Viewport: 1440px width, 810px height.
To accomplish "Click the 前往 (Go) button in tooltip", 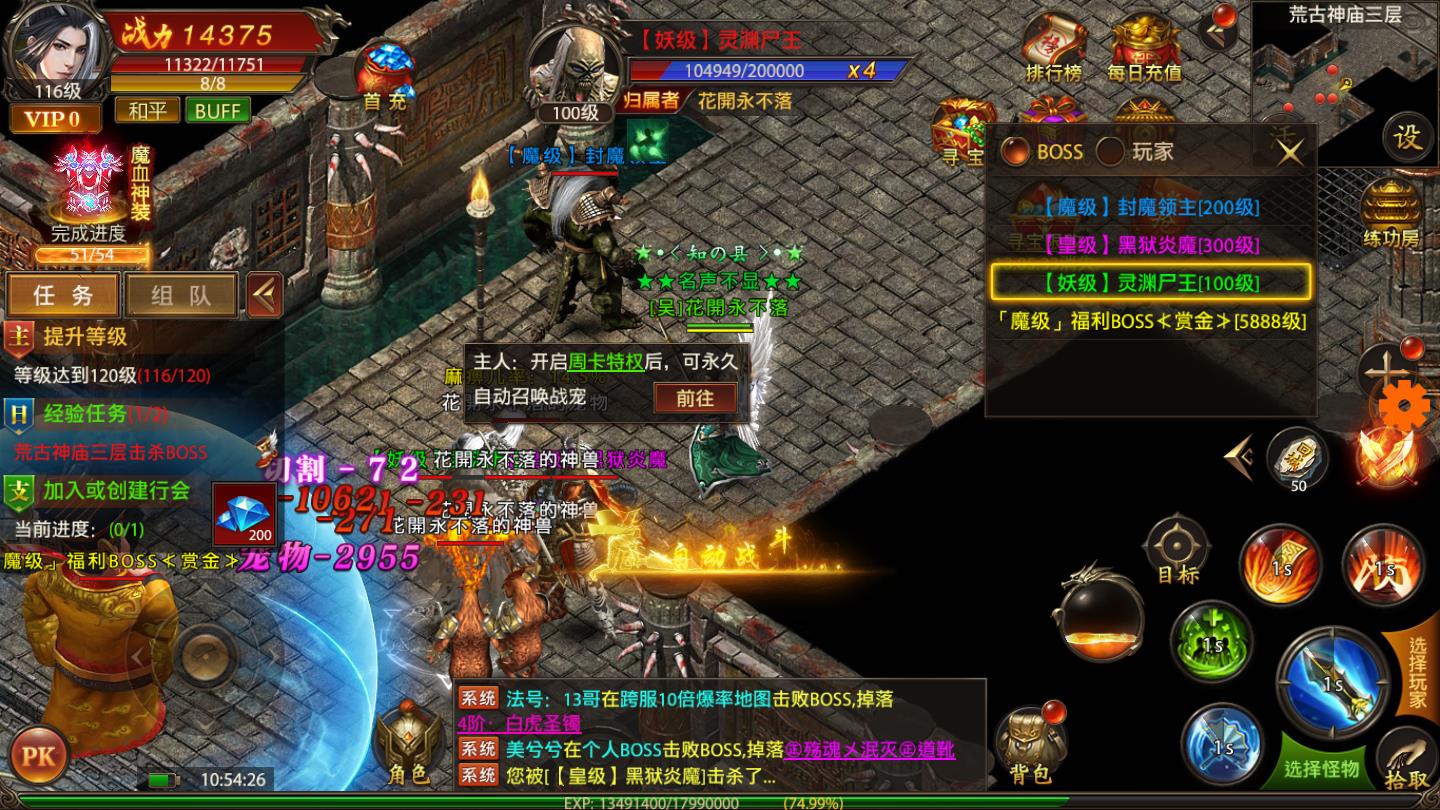I will pos(694,397).
